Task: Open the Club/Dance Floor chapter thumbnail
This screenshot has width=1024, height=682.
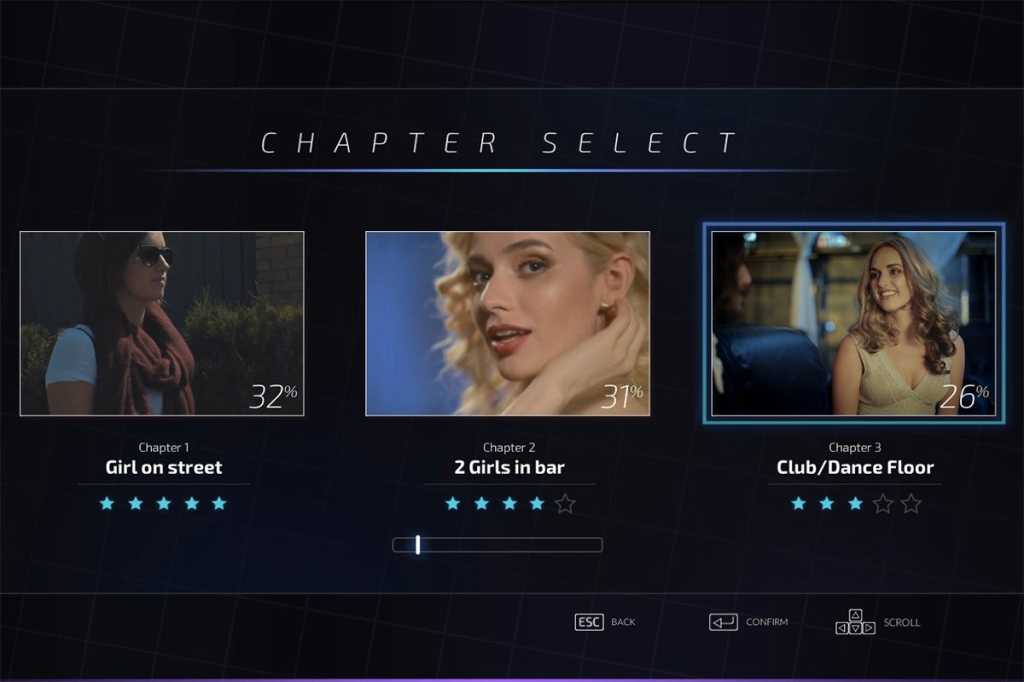Action: tap(853, 323)
